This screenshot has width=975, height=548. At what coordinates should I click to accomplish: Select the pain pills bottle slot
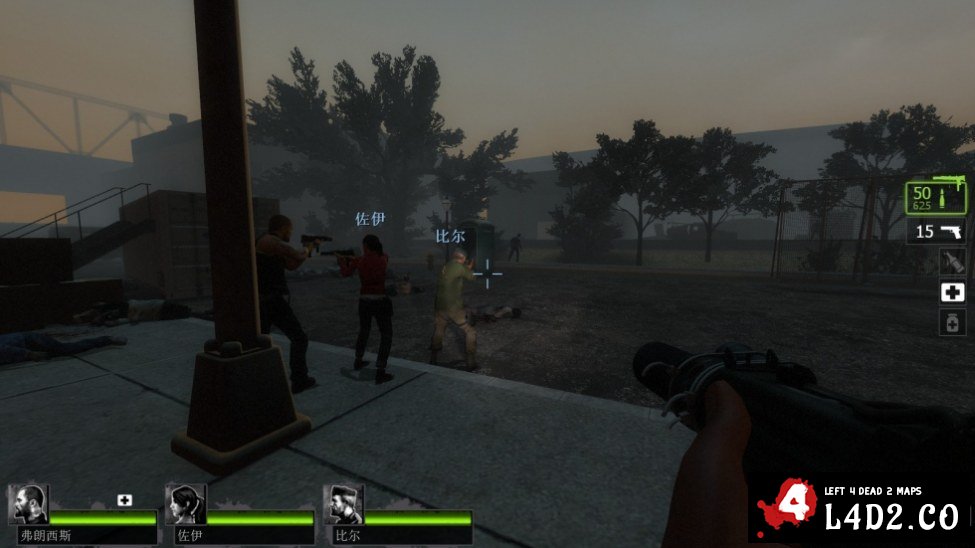coord(952,322)
